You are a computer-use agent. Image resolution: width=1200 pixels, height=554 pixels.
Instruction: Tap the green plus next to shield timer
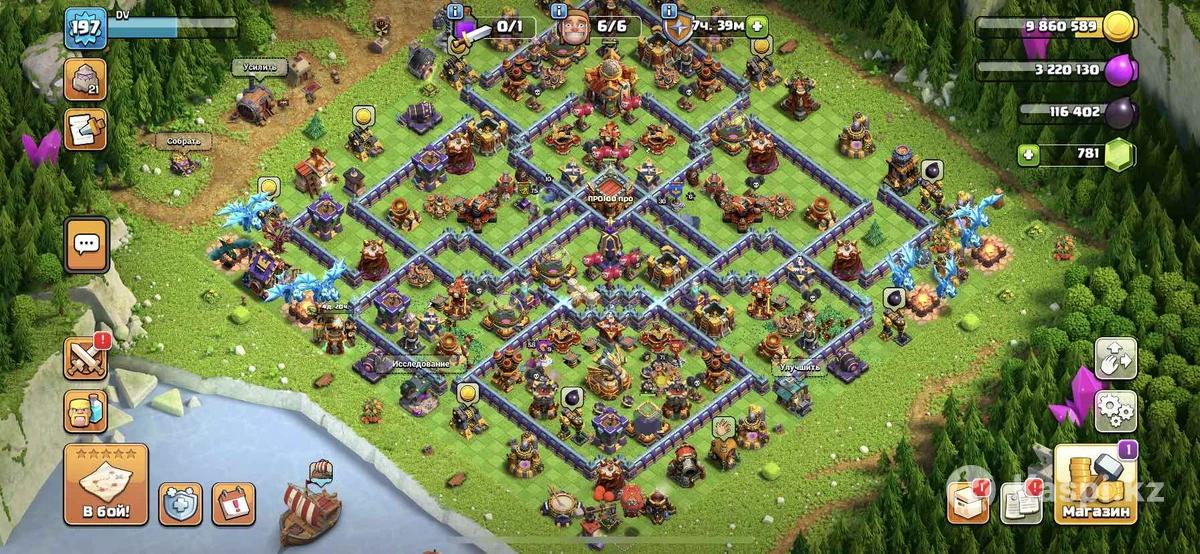[x=758, y=27]
